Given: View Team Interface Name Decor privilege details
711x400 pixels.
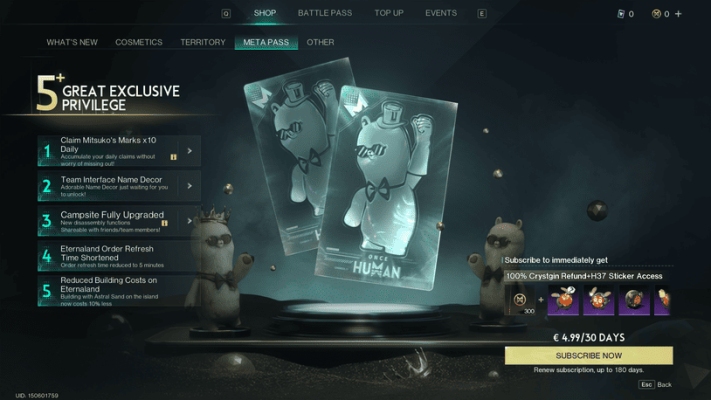Looking at the screenshot, I should pyautogui.click(x=119, y=185).
